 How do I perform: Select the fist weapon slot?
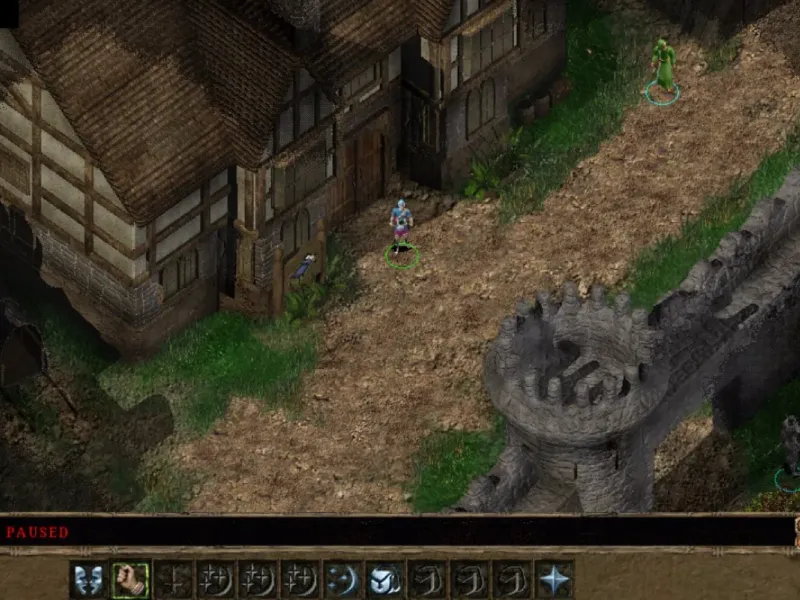tap(130, 579)
